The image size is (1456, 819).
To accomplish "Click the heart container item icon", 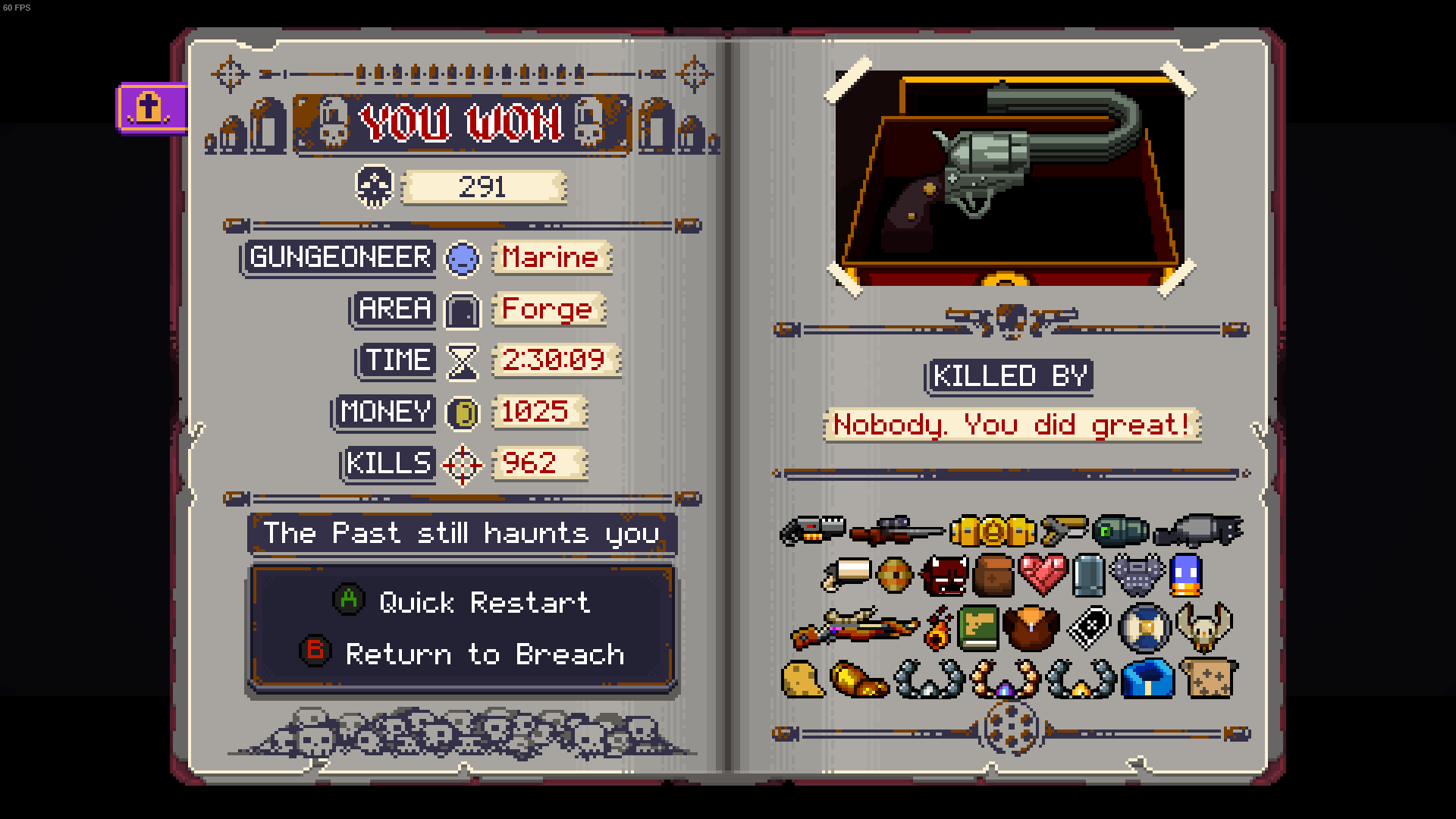I will (1043, 575).
